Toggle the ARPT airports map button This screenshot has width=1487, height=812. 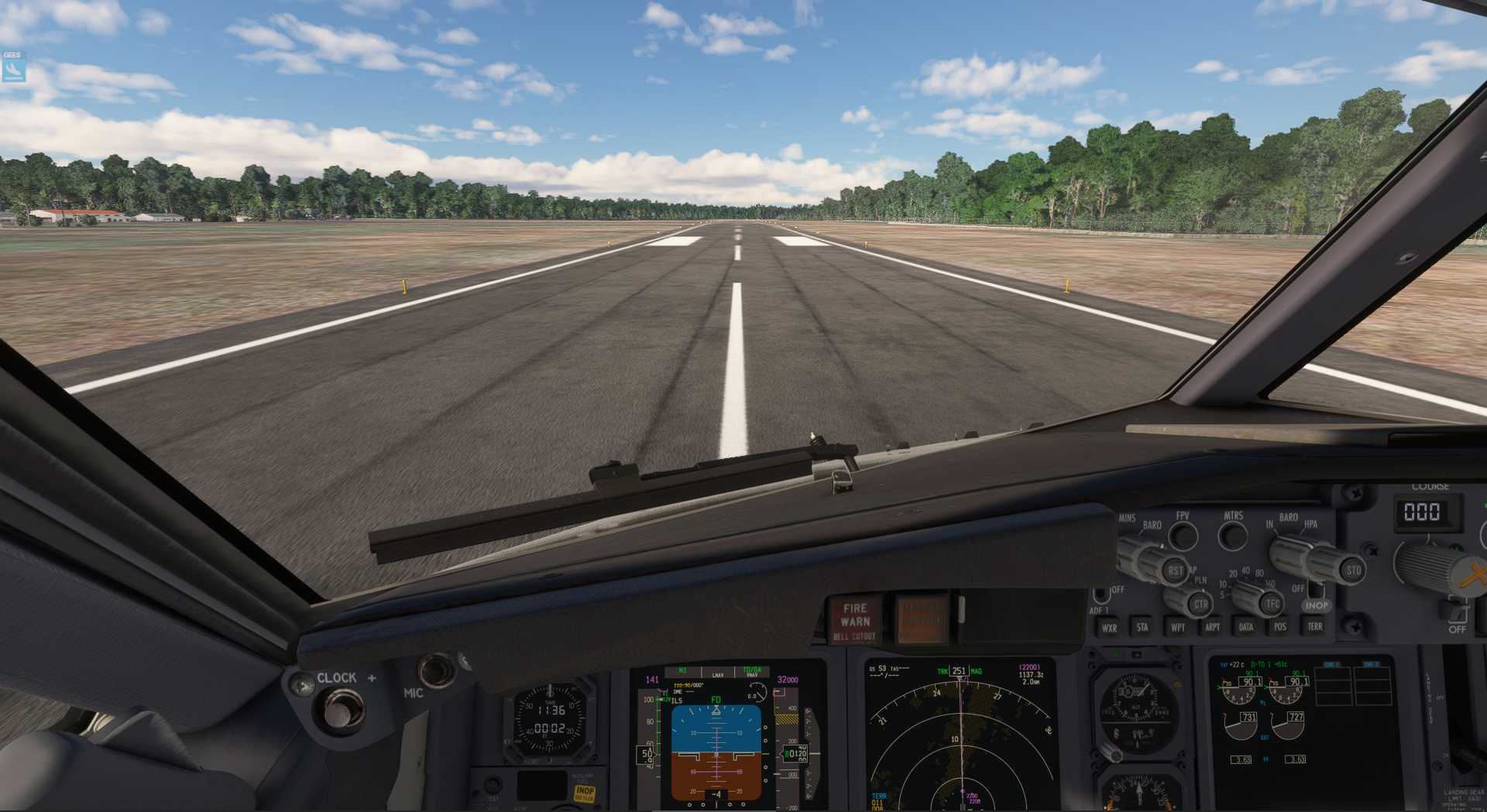tap(1212, 627)
